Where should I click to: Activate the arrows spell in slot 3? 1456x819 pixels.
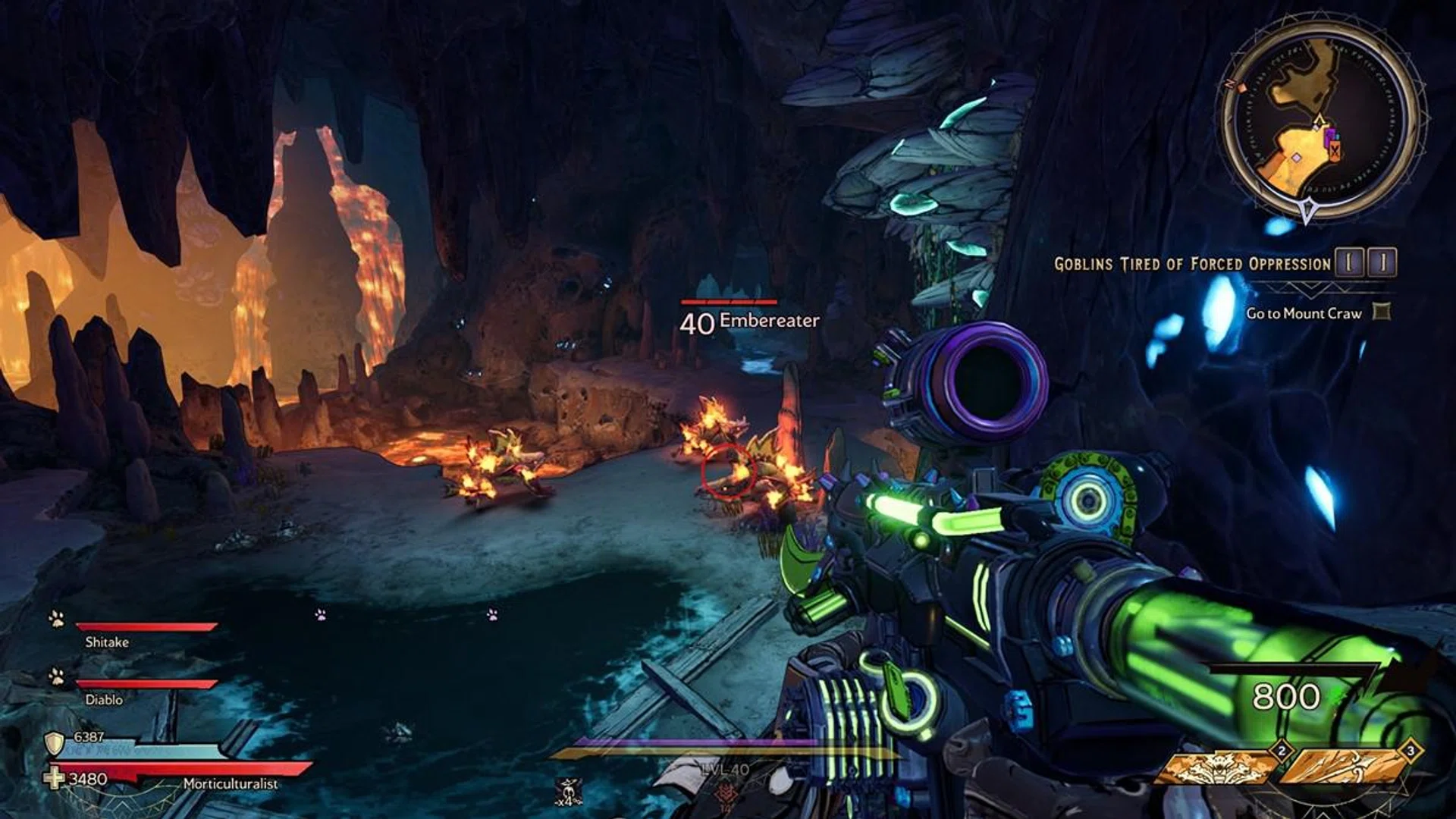click(1346, 767)
